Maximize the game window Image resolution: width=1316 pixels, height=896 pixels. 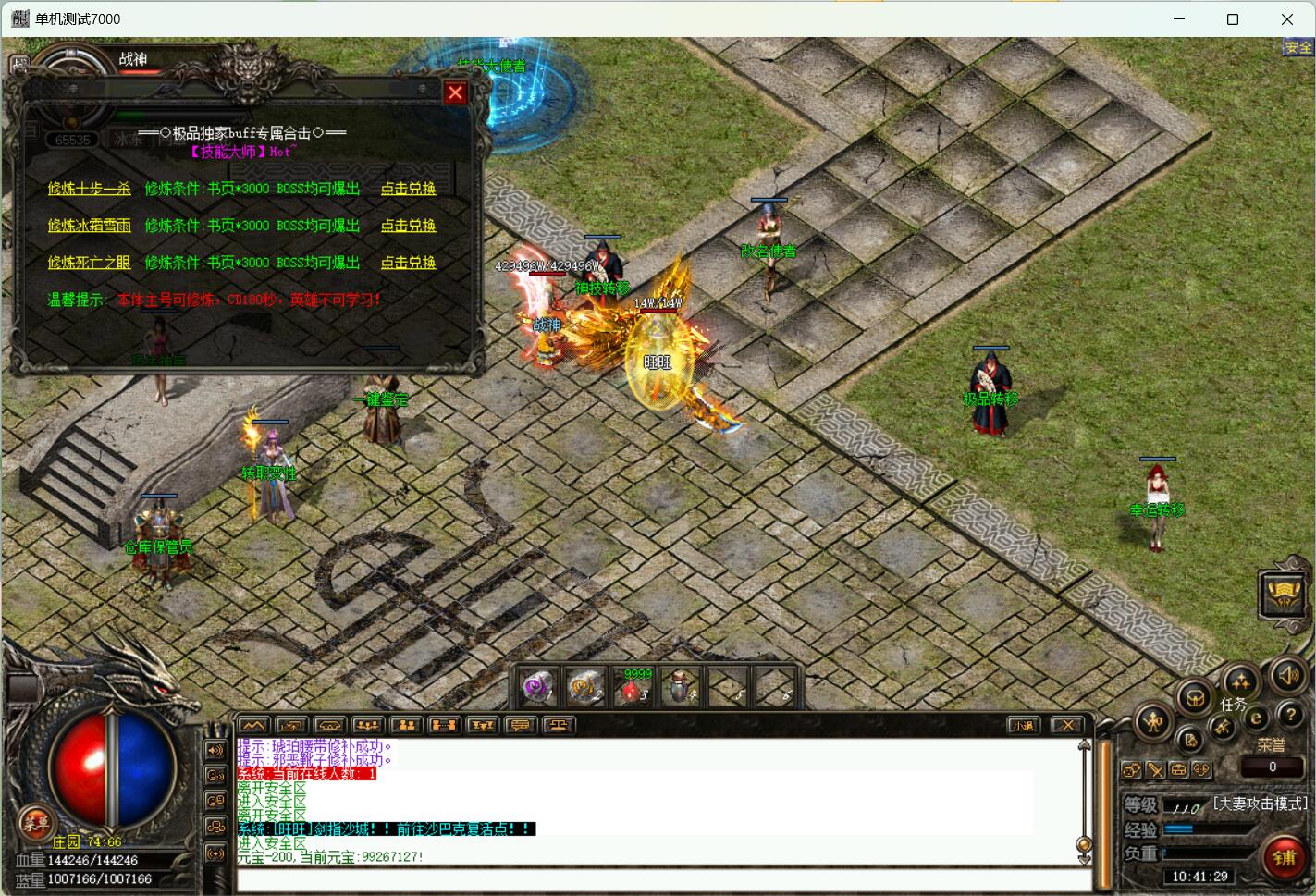pyautogui.click(x=1232, y=18)
